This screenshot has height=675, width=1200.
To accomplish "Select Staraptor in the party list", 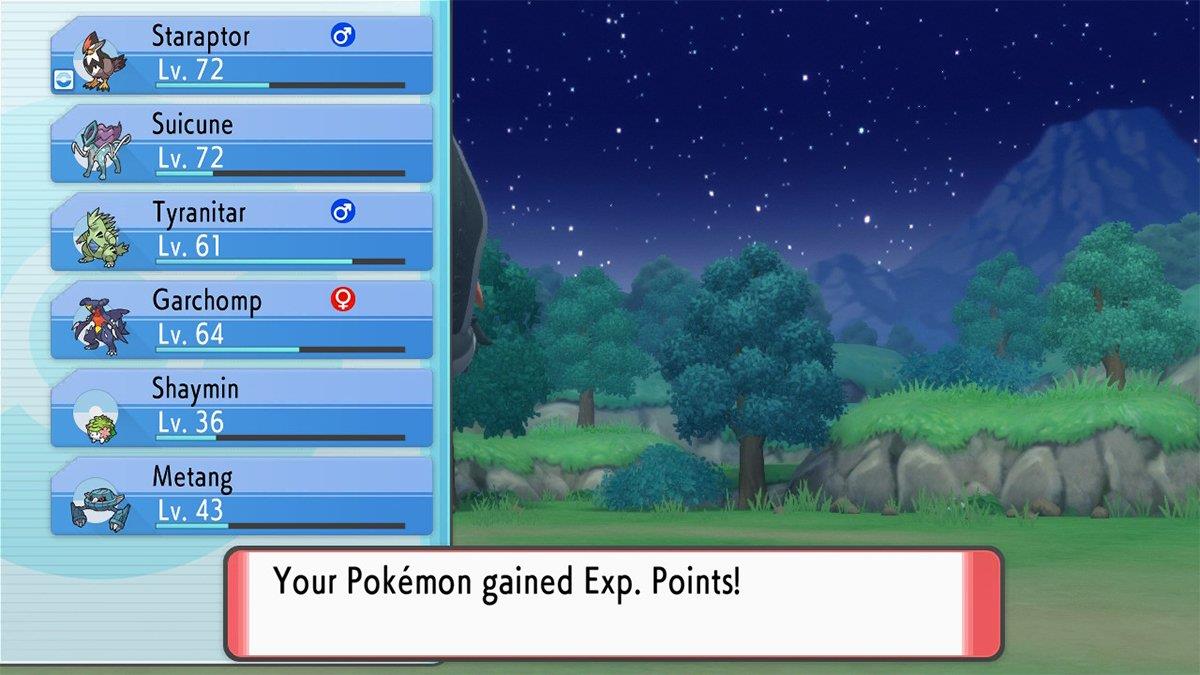I will (242, 55).
